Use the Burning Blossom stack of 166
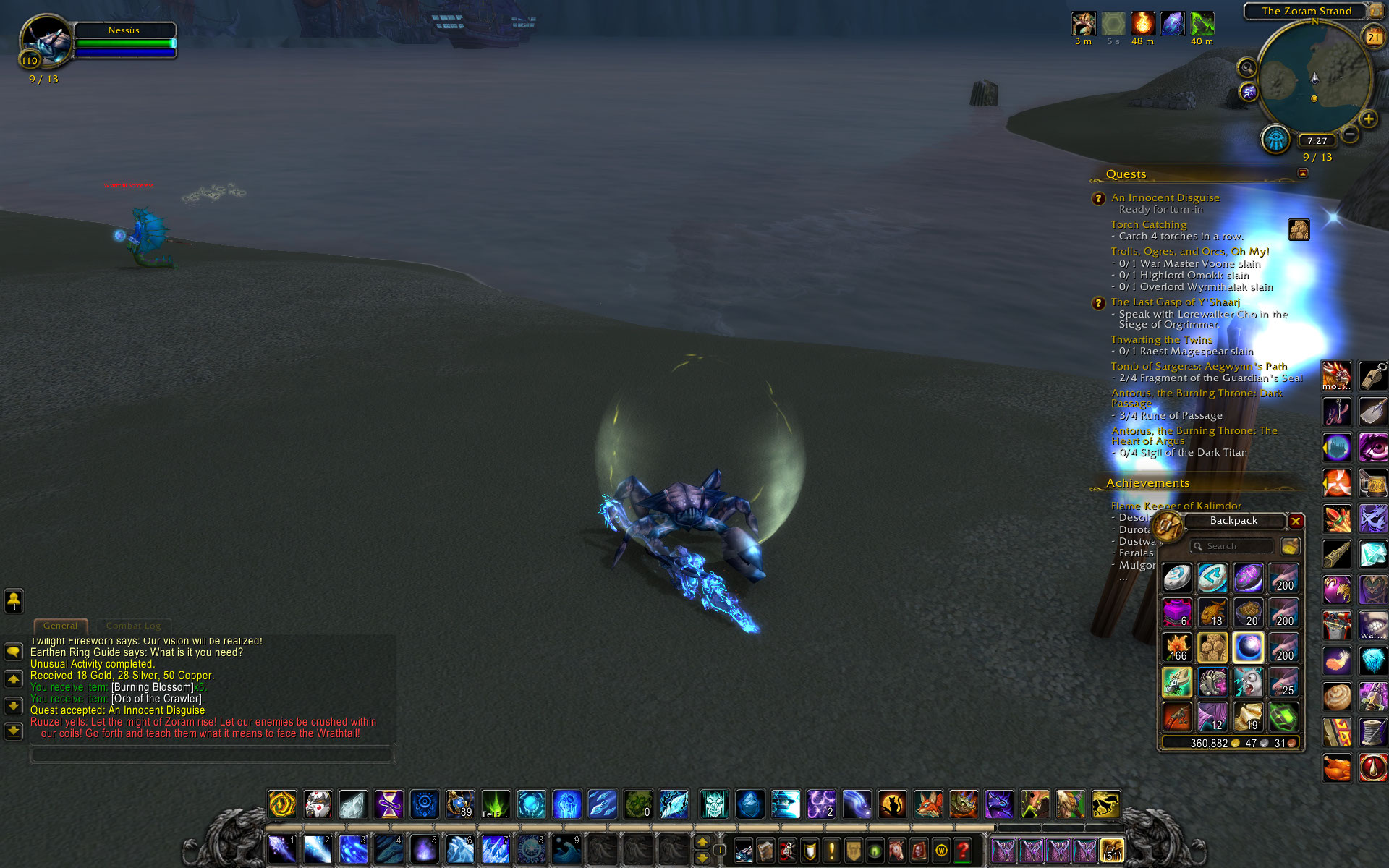This screenshot has height=868, width=1389. tap(1178, 648)
